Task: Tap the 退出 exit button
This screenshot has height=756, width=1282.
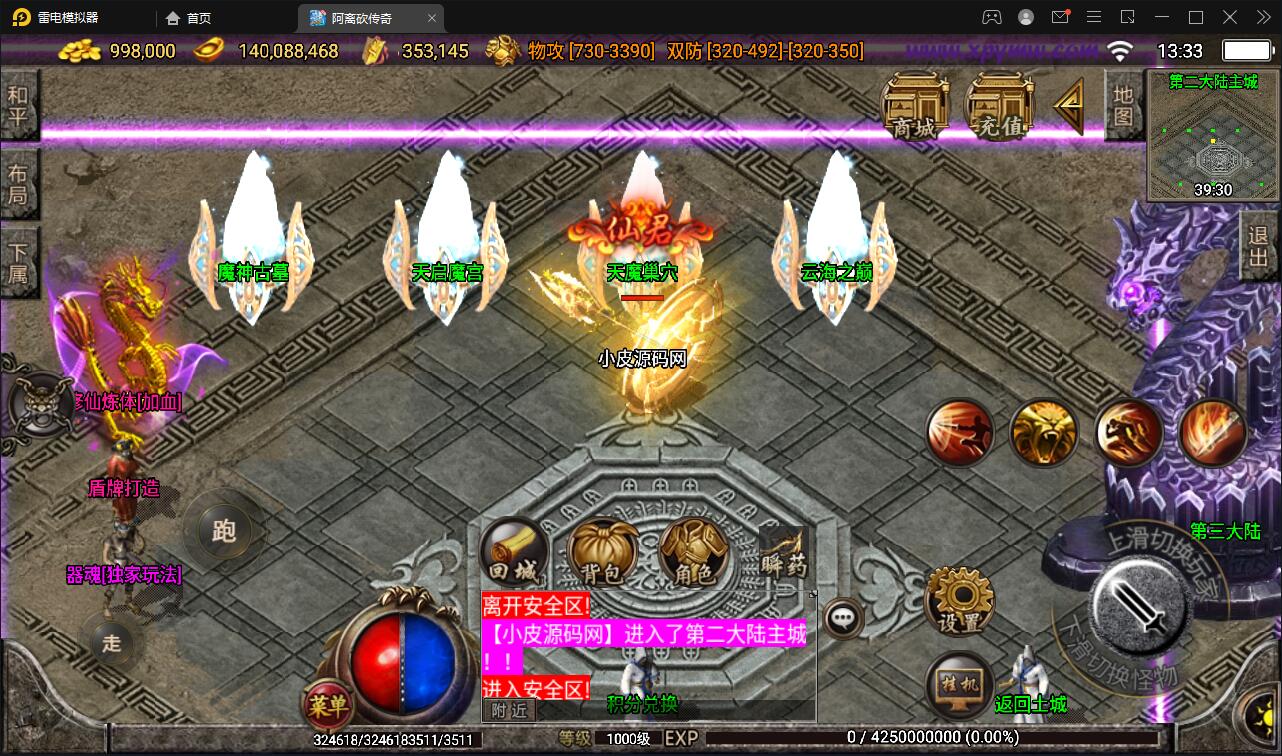Action: pyautogui.click(x=1260, y=248)
